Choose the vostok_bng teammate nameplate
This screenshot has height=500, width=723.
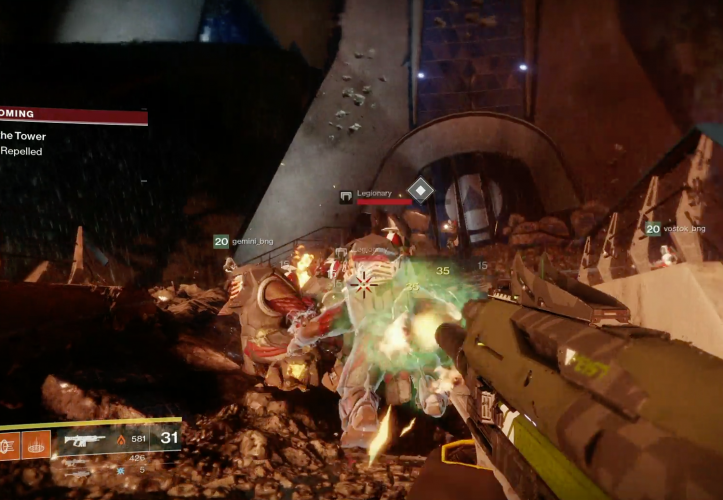pyautogui.click(x=676, y=228)
